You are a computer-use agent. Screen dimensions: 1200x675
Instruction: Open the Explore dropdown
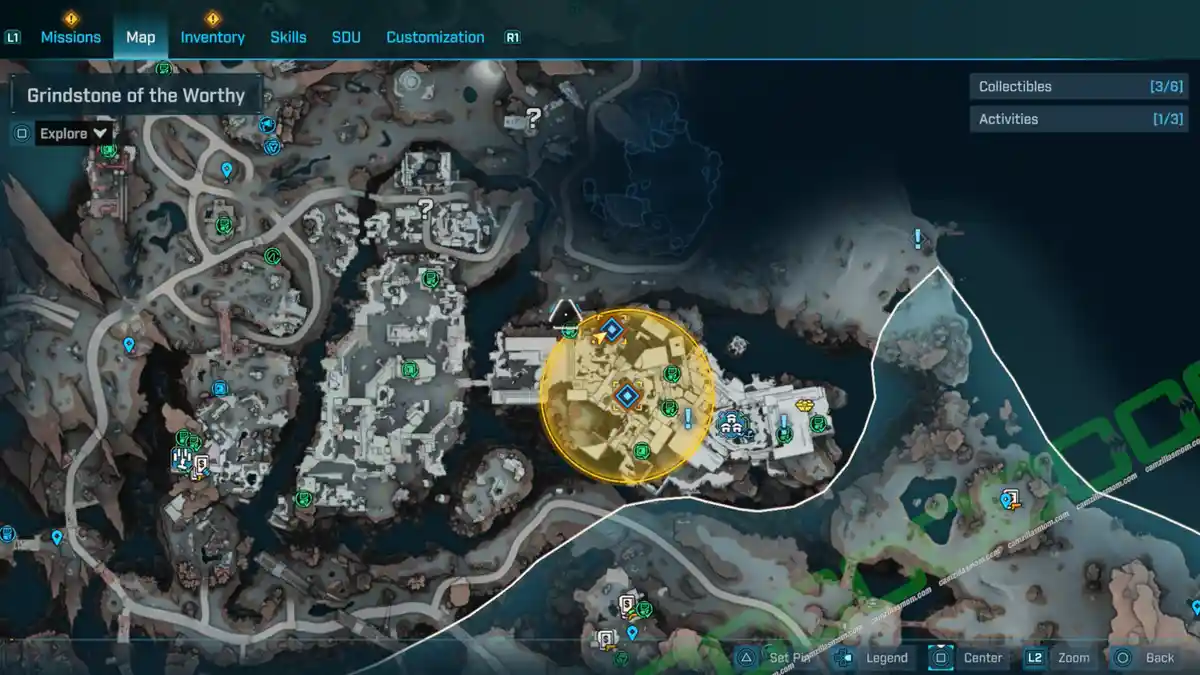pos(74,133)
